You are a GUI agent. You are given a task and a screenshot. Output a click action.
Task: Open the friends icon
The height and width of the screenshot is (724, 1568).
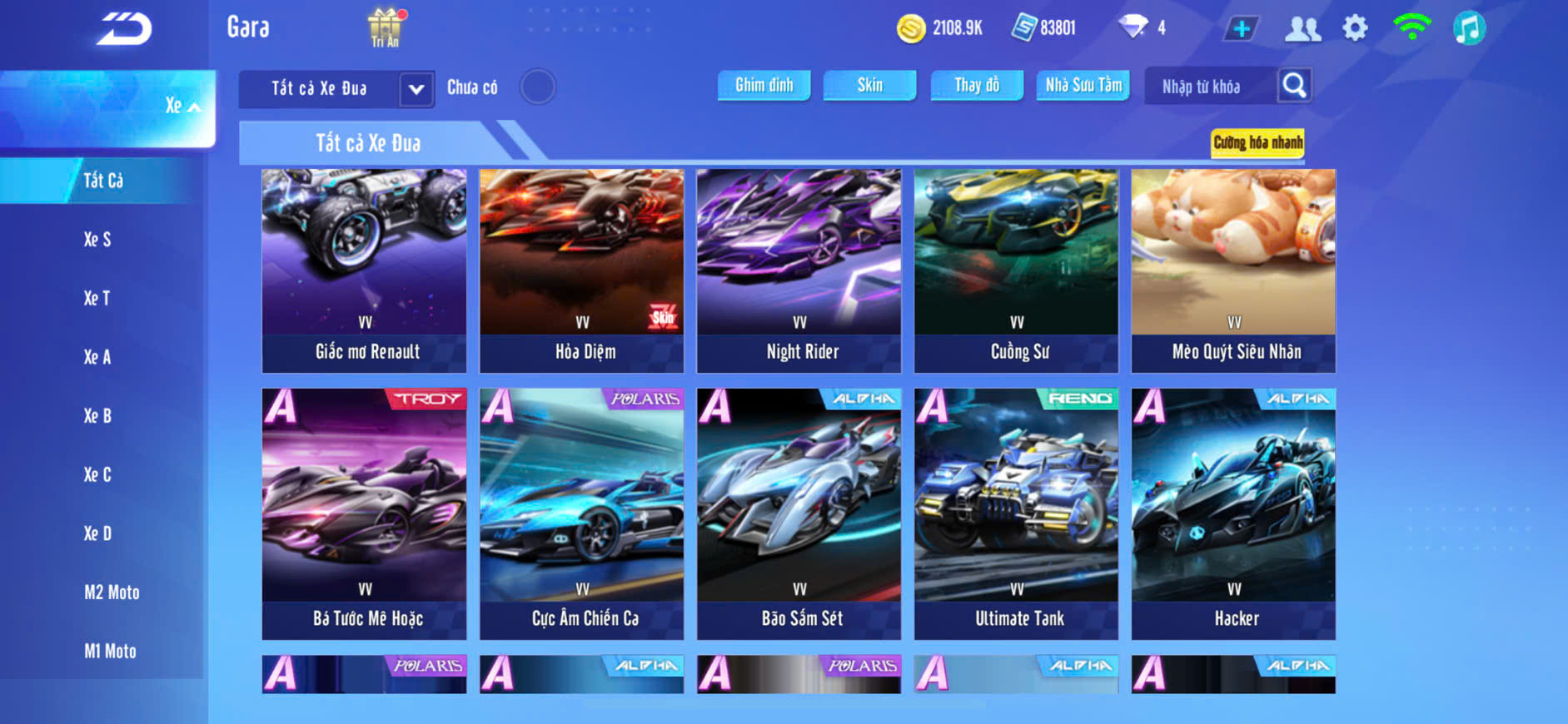click(1302, 29)
